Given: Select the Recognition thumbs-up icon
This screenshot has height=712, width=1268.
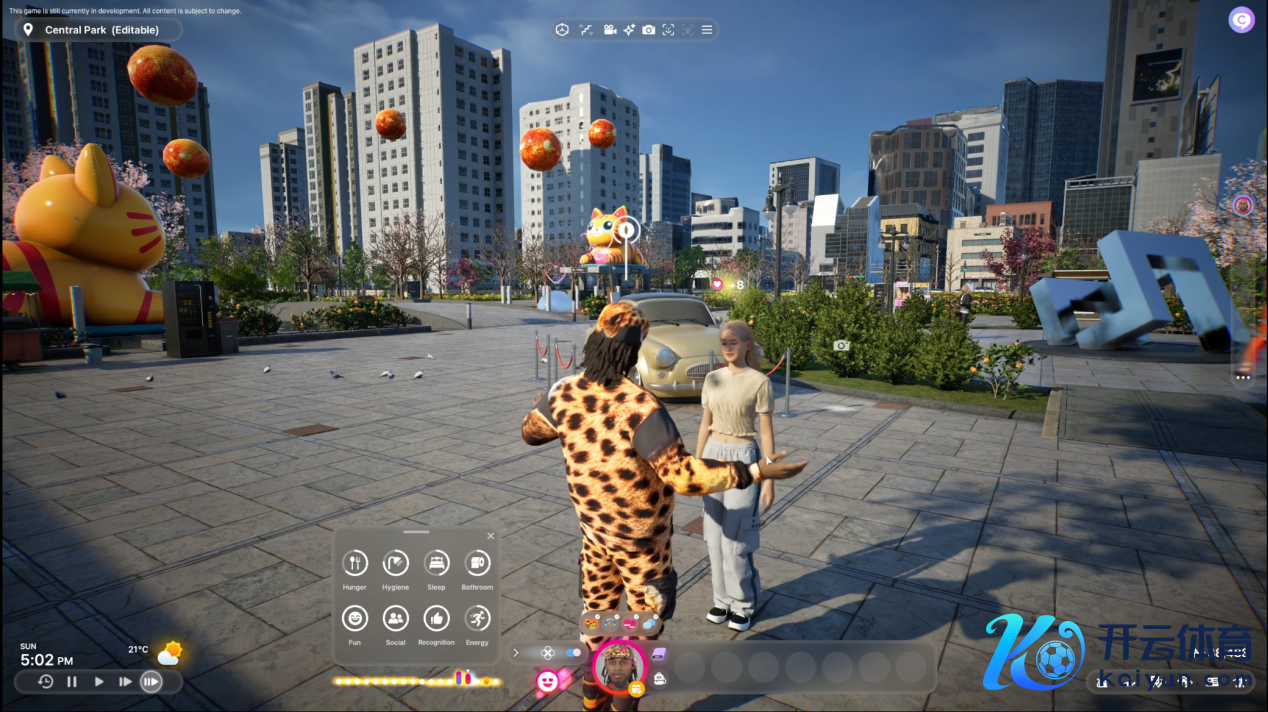Looking at the screenshot, I should coord(437,619).
